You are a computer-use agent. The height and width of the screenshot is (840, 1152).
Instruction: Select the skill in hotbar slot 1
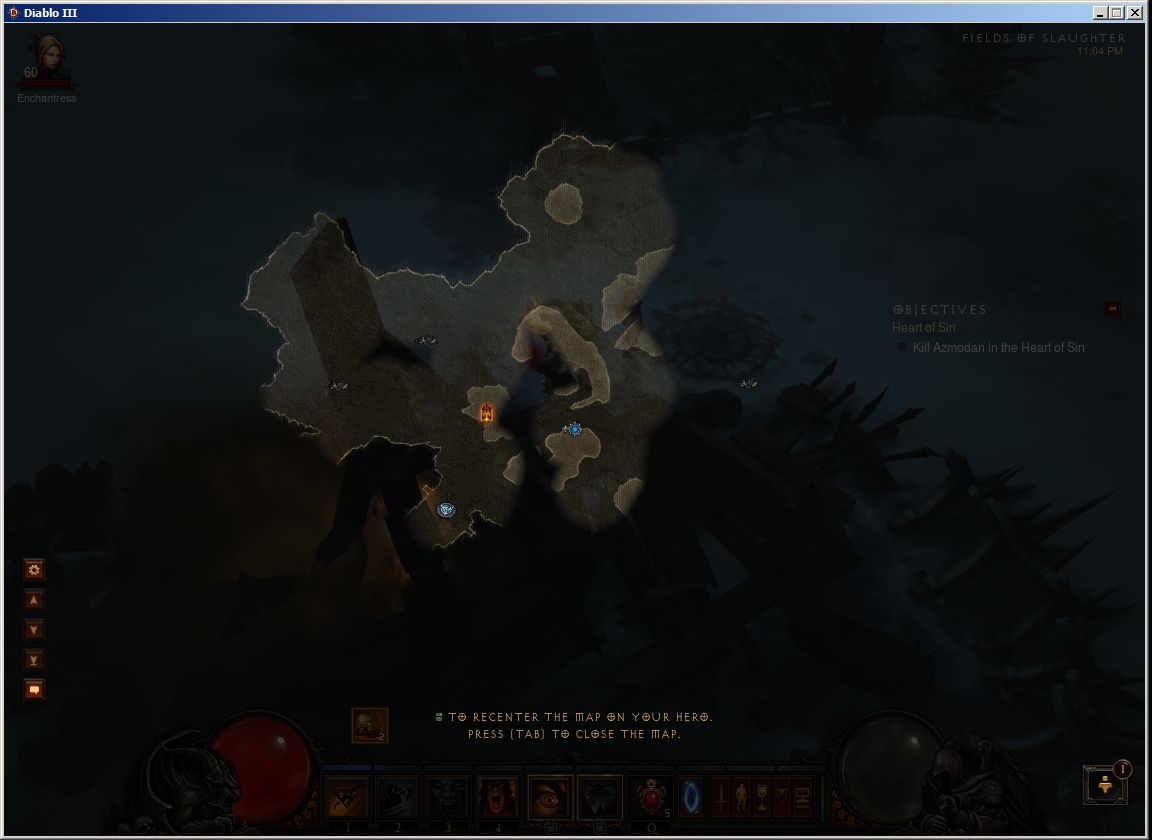[x=348, y=797]
